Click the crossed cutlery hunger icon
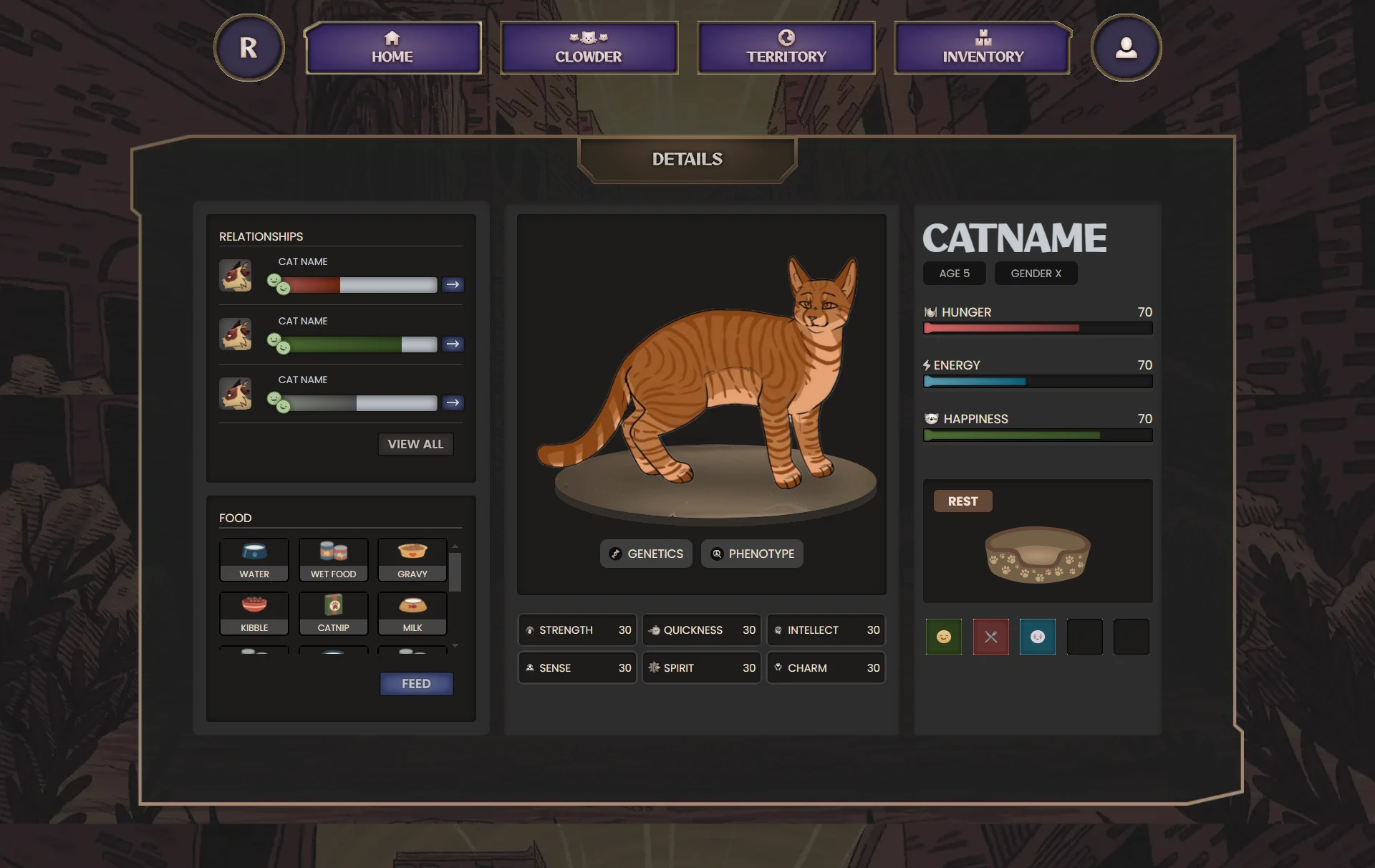The height and width of the screenshot is (868, 1375). point(990,637)
